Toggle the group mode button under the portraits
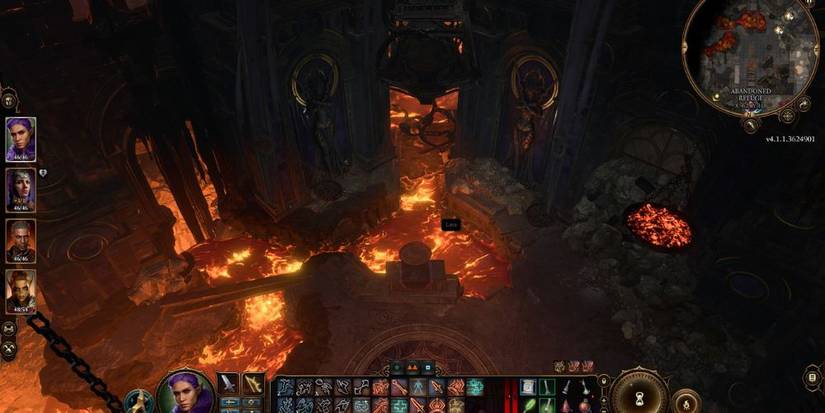This screenshot has height=413, width=825. pos(9,328)
